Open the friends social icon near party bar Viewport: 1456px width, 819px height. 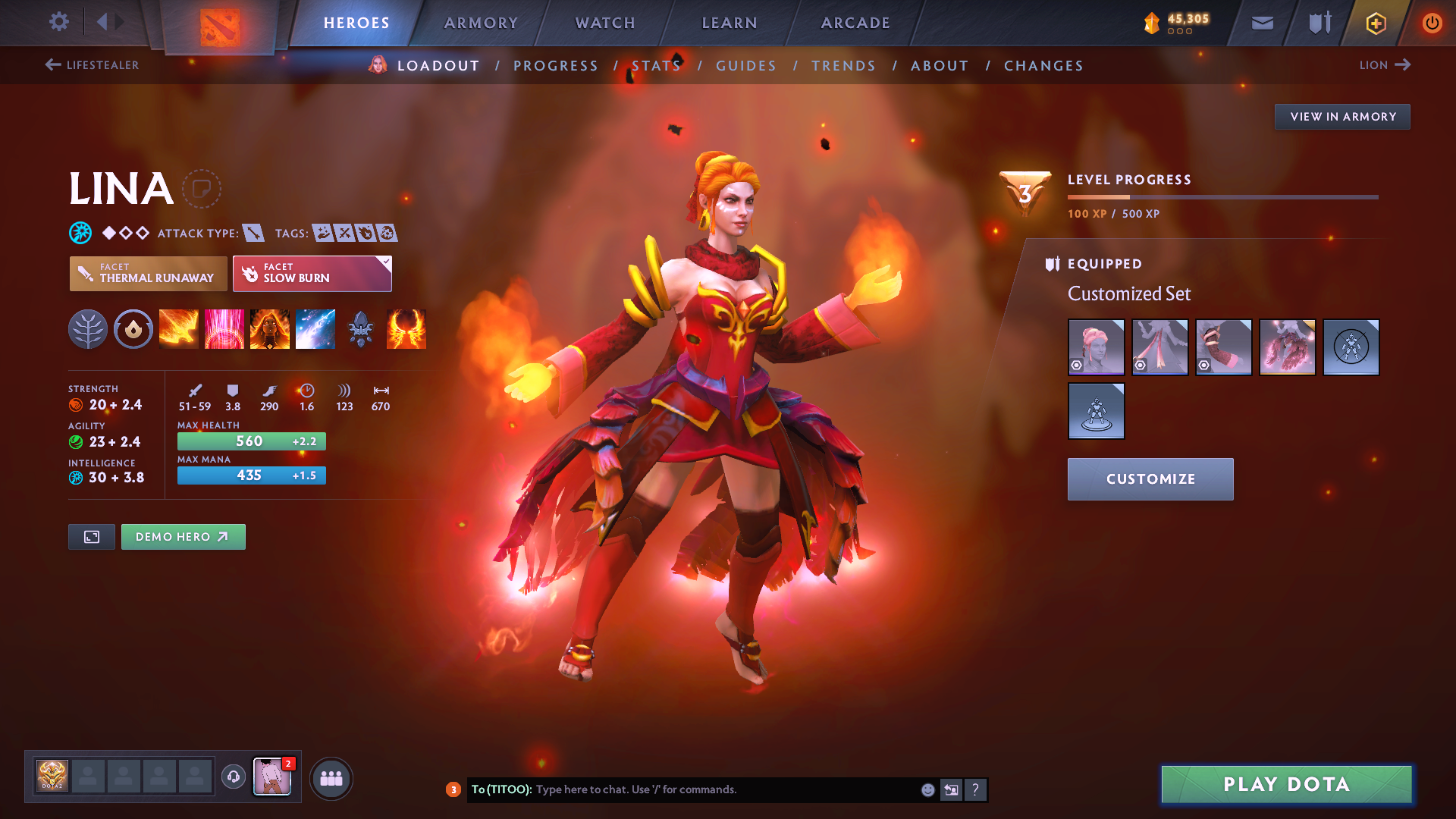click(331, 778)
